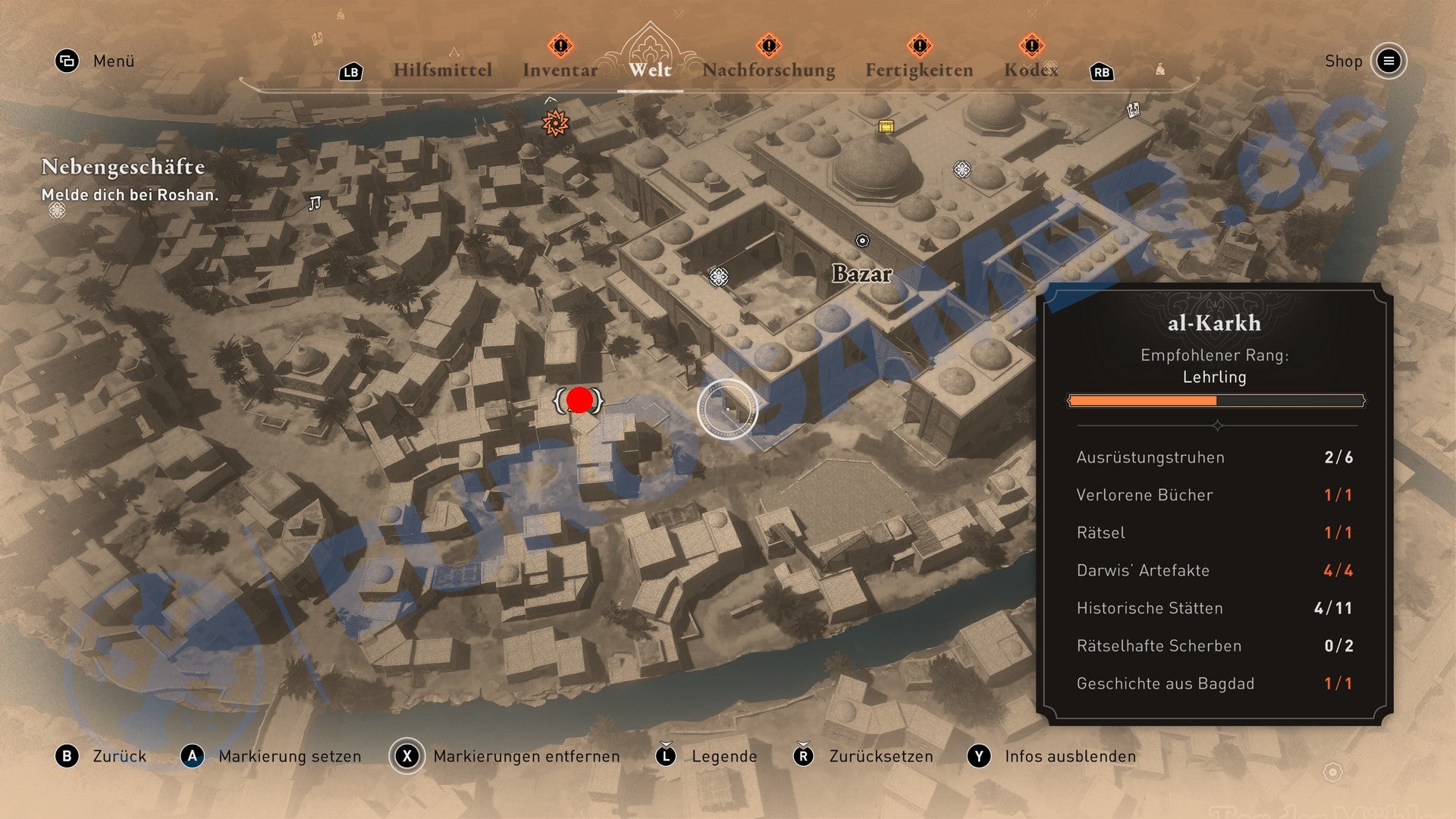
Task: Switch tabs right using the RB button
Action: pos(1100,72)
